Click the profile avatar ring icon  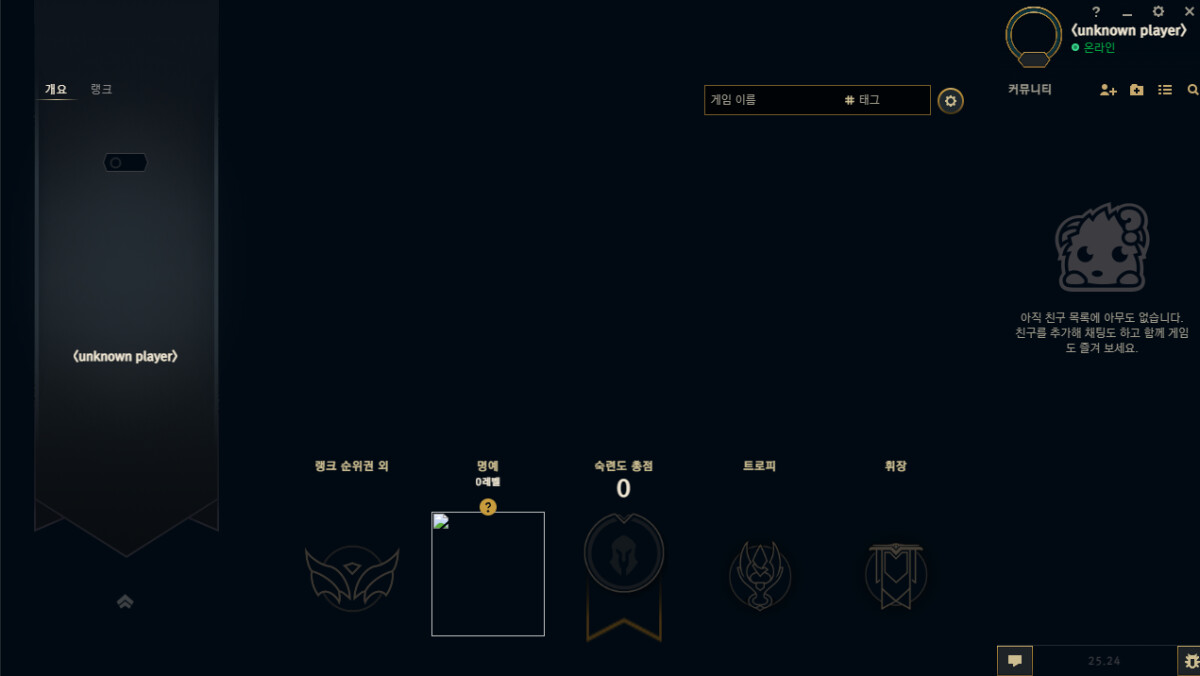pyautogui.click(x=1034, y=36)
